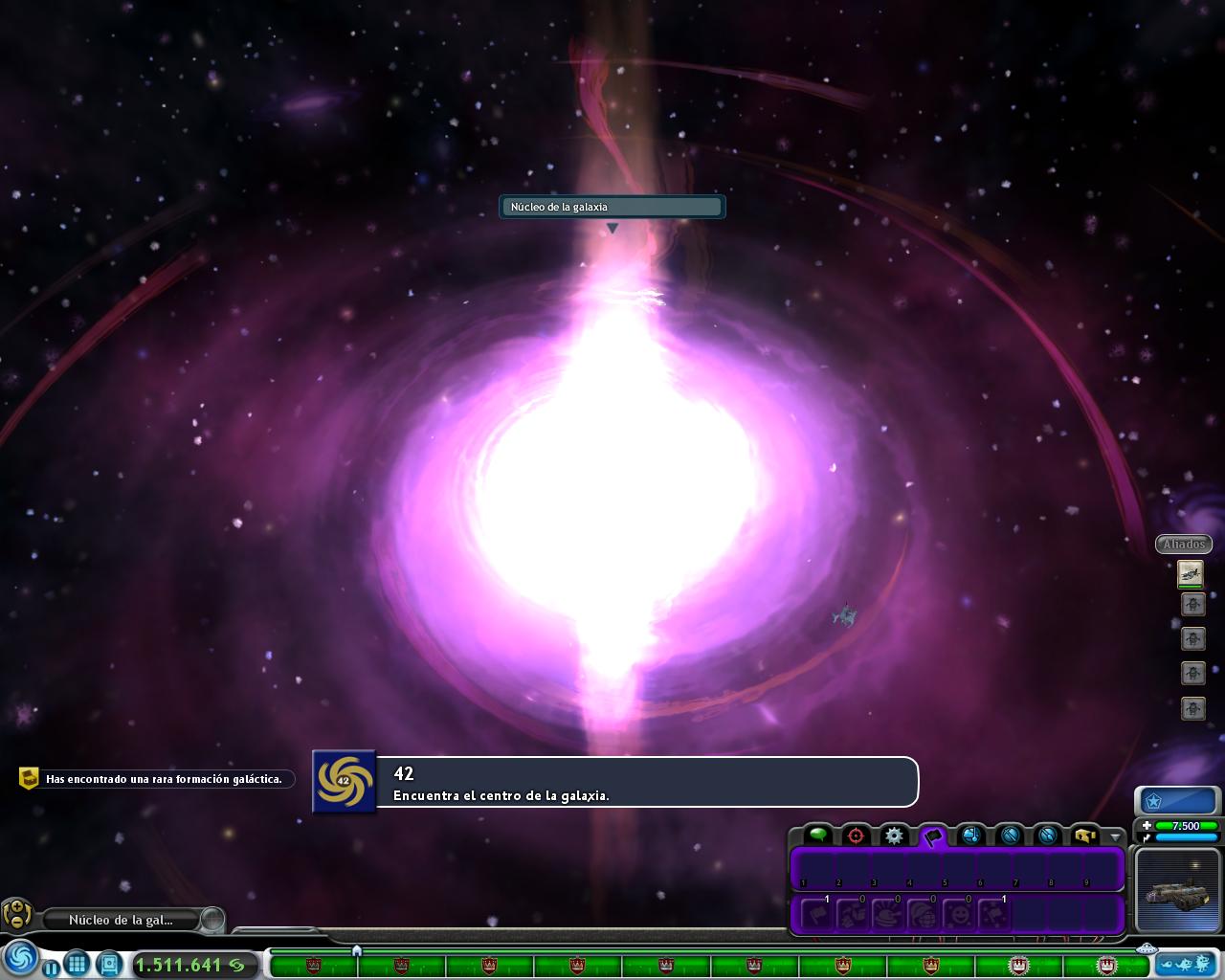Open the Spore galaxy main menu icon
1225x980 pixels.
click(x=20, y=963)
